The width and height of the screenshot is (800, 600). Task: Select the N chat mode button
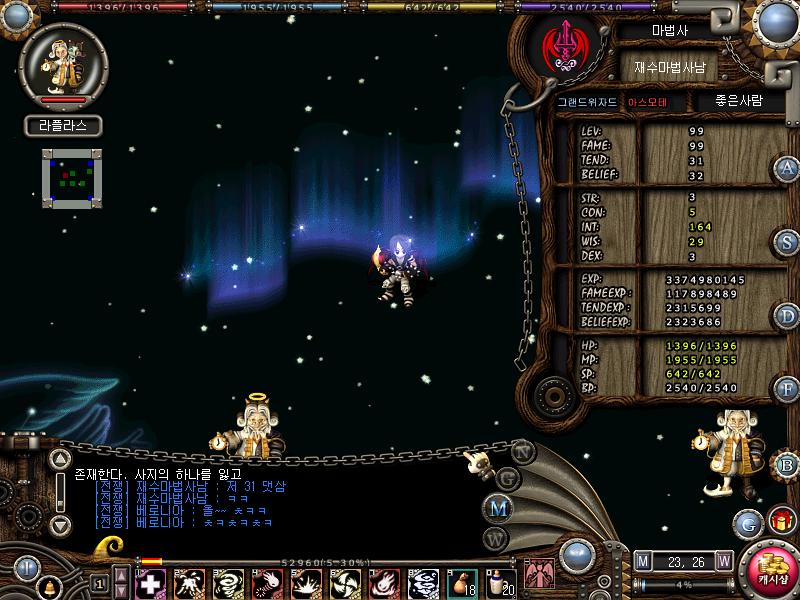(x=521, y=450)
